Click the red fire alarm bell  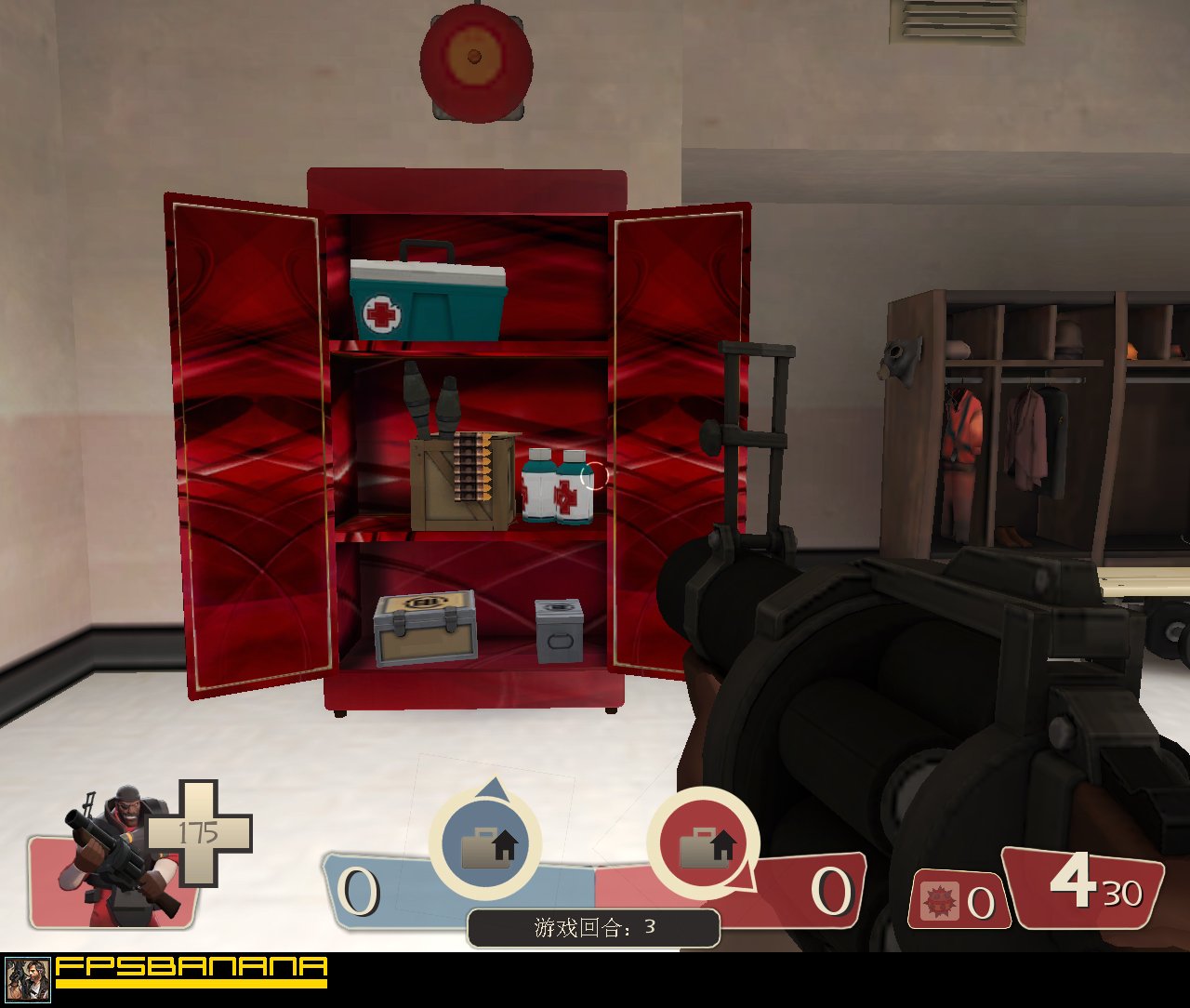pyautogui.click(x=475, y=60)
